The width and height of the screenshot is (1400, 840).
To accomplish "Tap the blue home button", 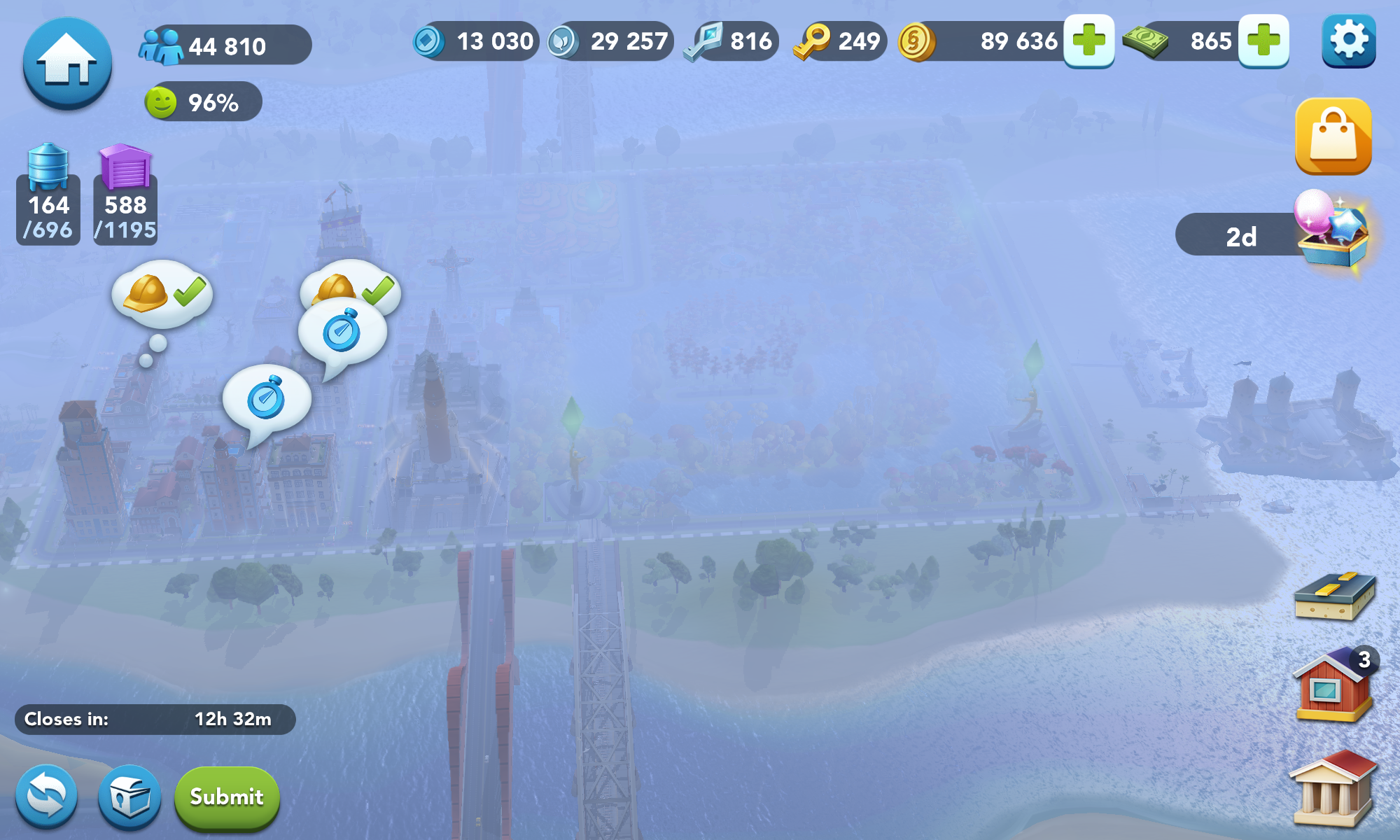I will click(x=67, y=63).
